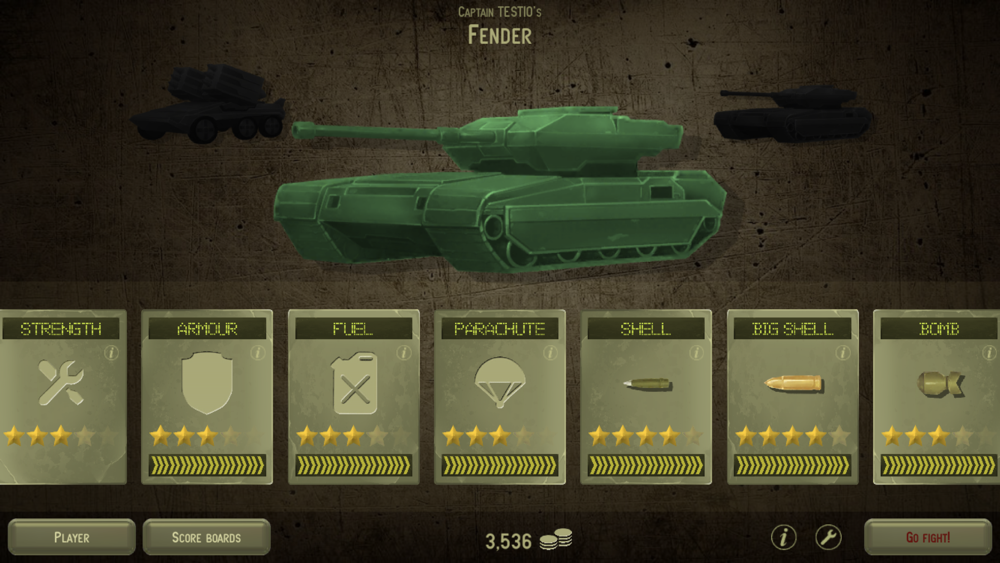Open the Score boards
1000x563 pixels.
[206, 537]
